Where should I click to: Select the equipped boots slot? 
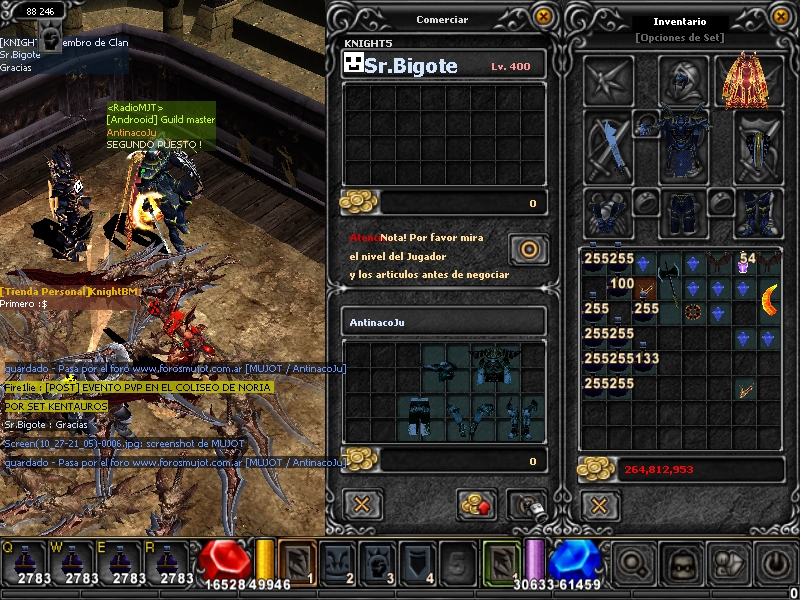758,212
